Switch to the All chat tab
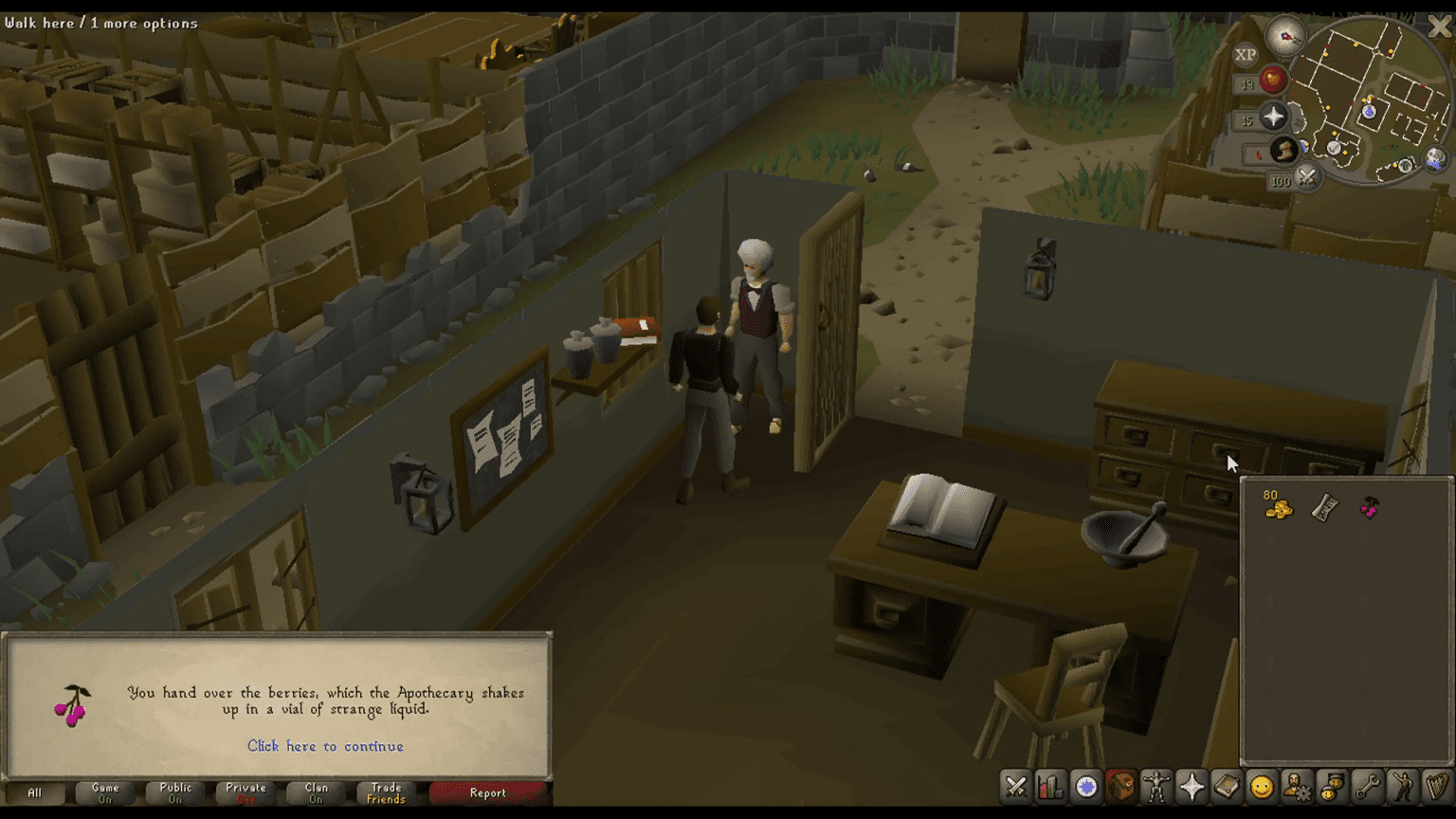This screenshot has width=1456, height=819. tap(35, 793)
